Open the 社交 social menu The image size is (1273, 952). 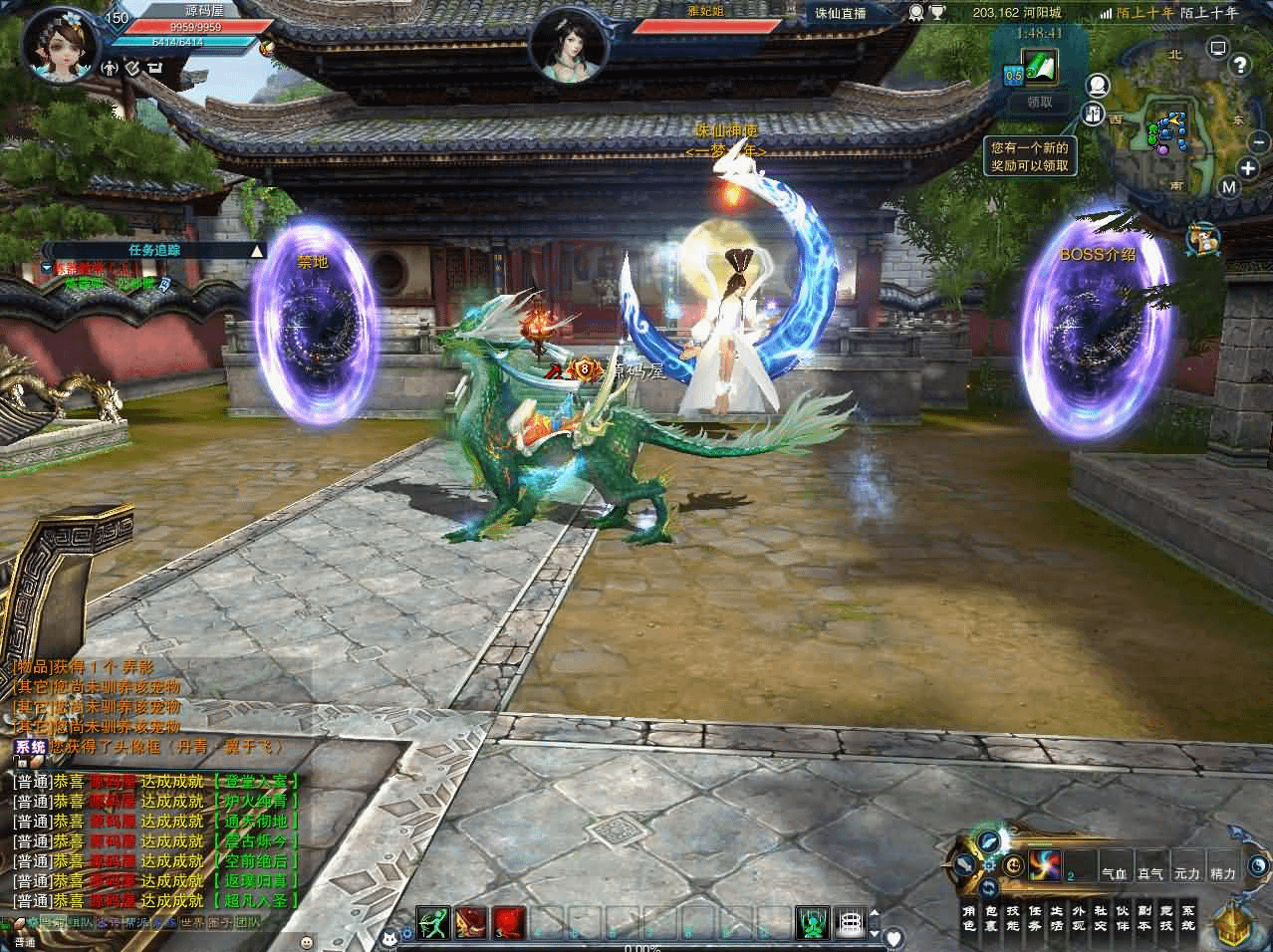click(1100, 917)
